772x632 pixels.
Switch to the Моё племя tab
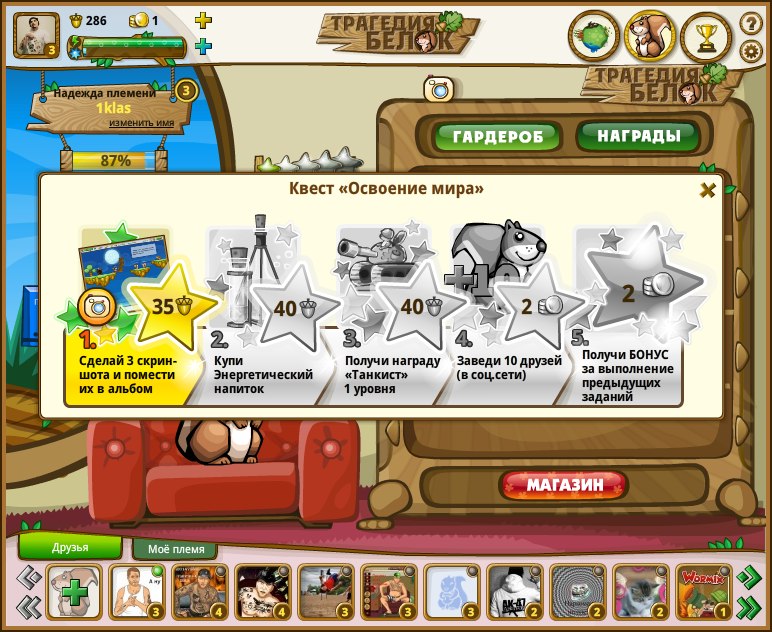coord(176,549)
